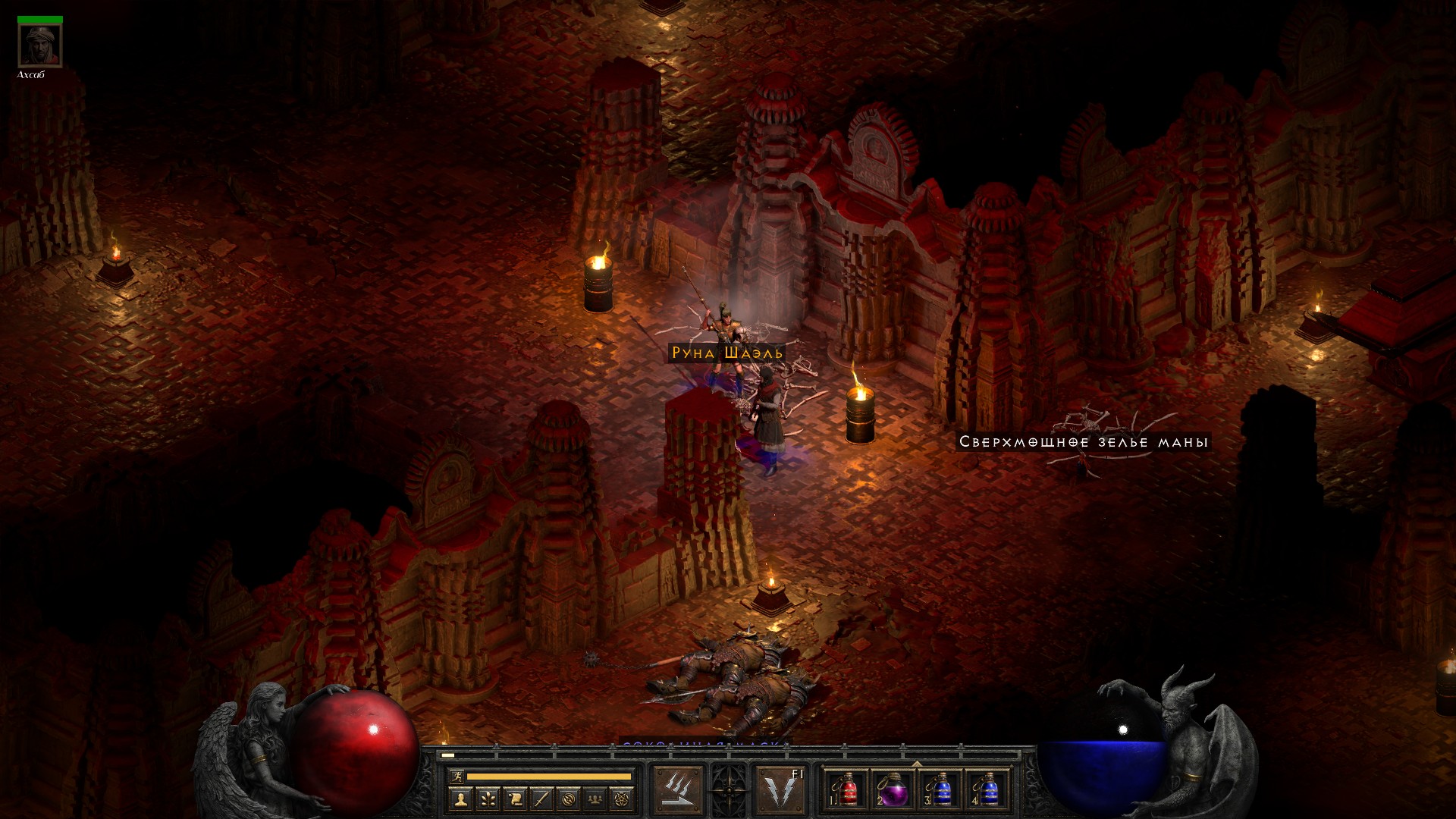Use the blue mana potion in belt slot 3
1456x819 pixels.
(x=940, y=790)
